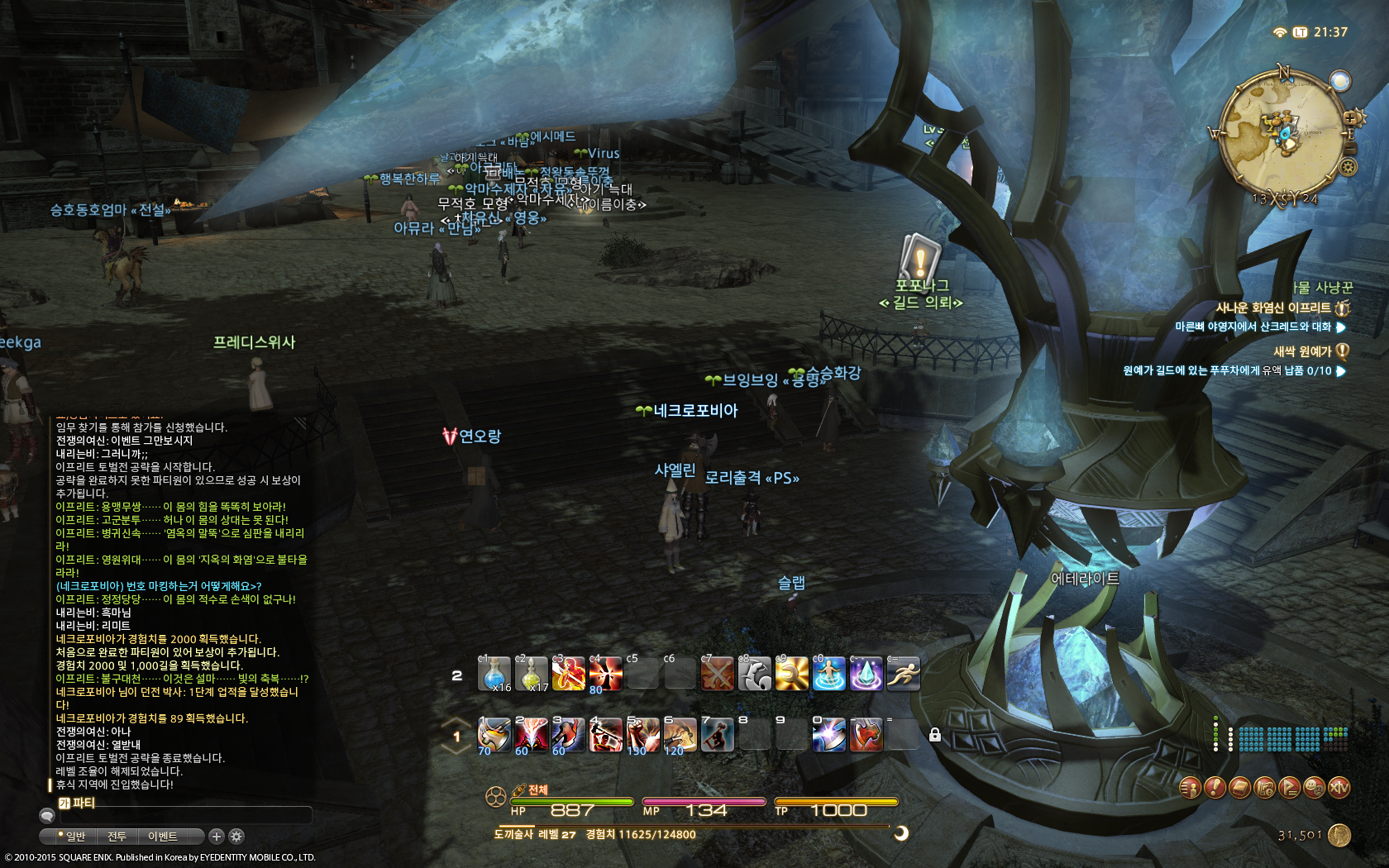Screen dimensions: 1389x868
Task: Open minimap settings gear
Action: point(1348,167)
